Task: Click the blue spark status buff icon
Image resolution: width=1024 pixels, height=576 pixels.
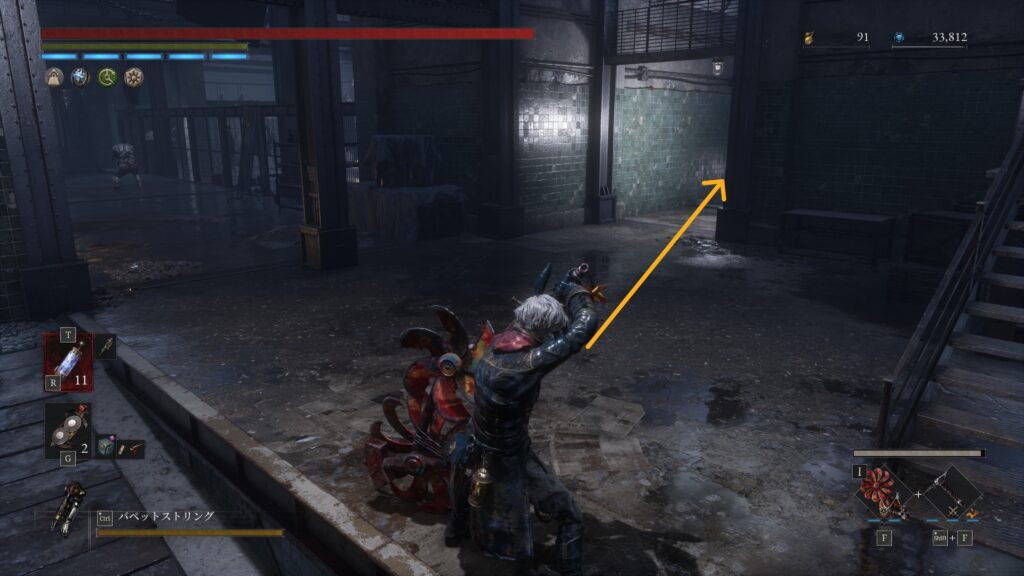Action: [80, 77]
